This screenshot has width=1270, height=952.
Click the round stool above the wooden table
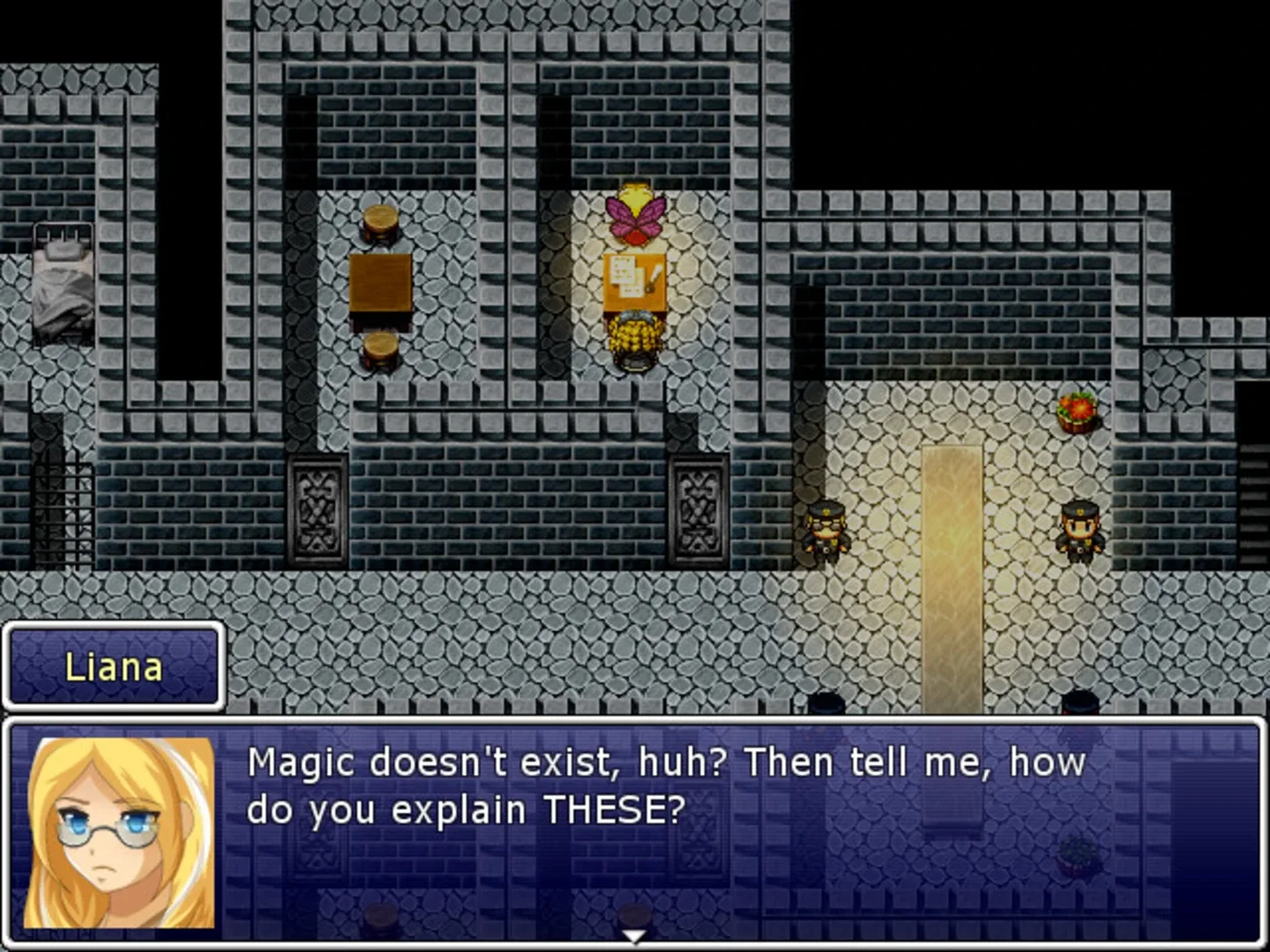pyautogui.click(x=379, y=223)
